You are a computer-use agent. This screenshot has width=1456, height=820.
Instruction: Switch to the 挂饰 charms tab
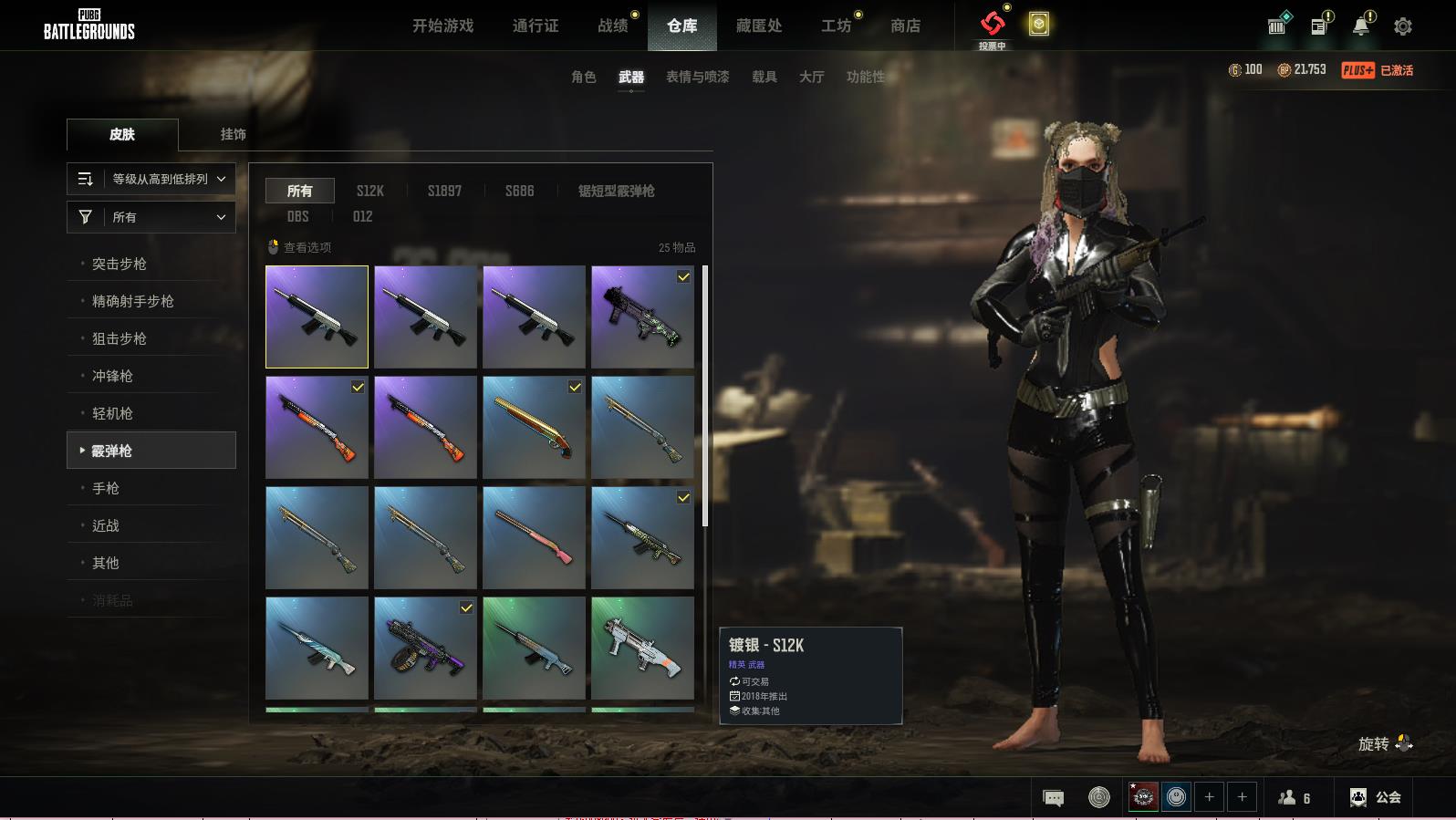(x=234, y=134)
